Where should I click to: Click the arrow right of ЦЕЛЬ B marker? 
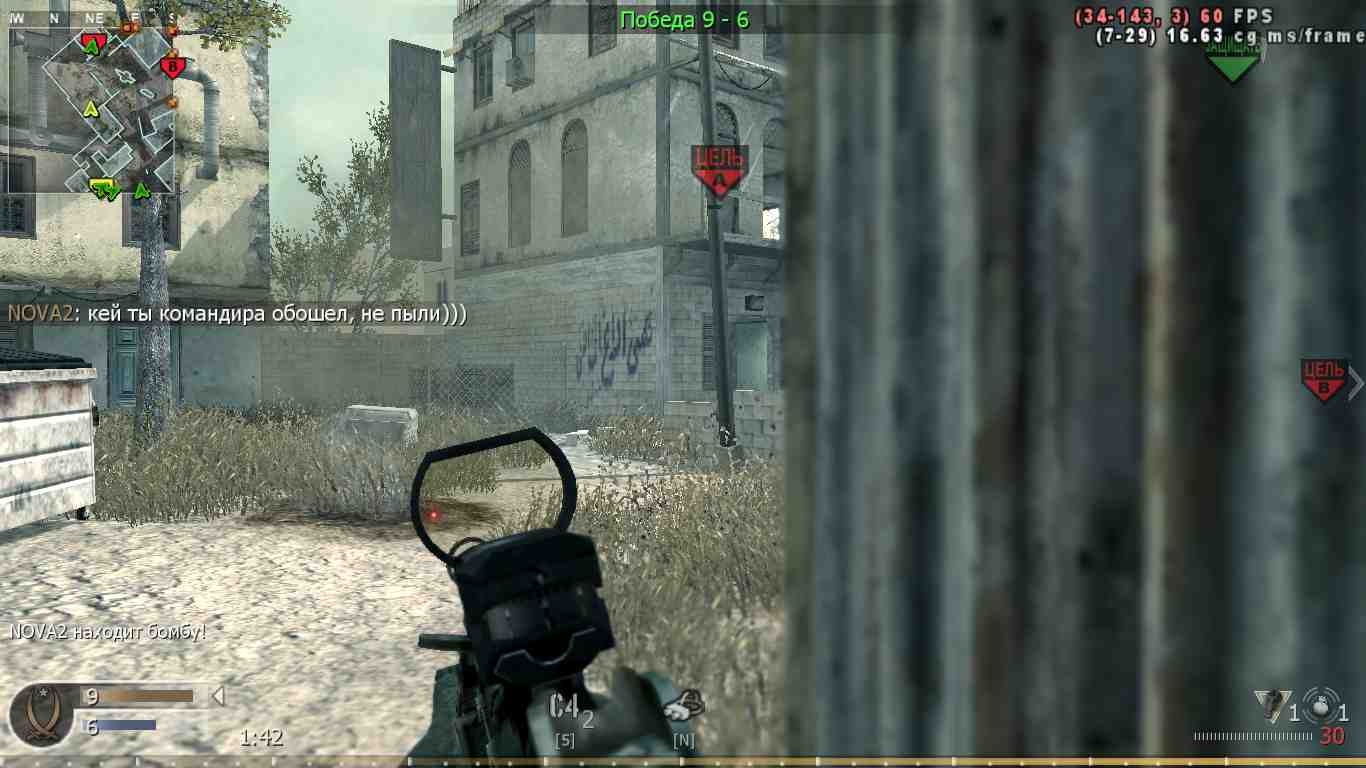tap(1357, 382)
